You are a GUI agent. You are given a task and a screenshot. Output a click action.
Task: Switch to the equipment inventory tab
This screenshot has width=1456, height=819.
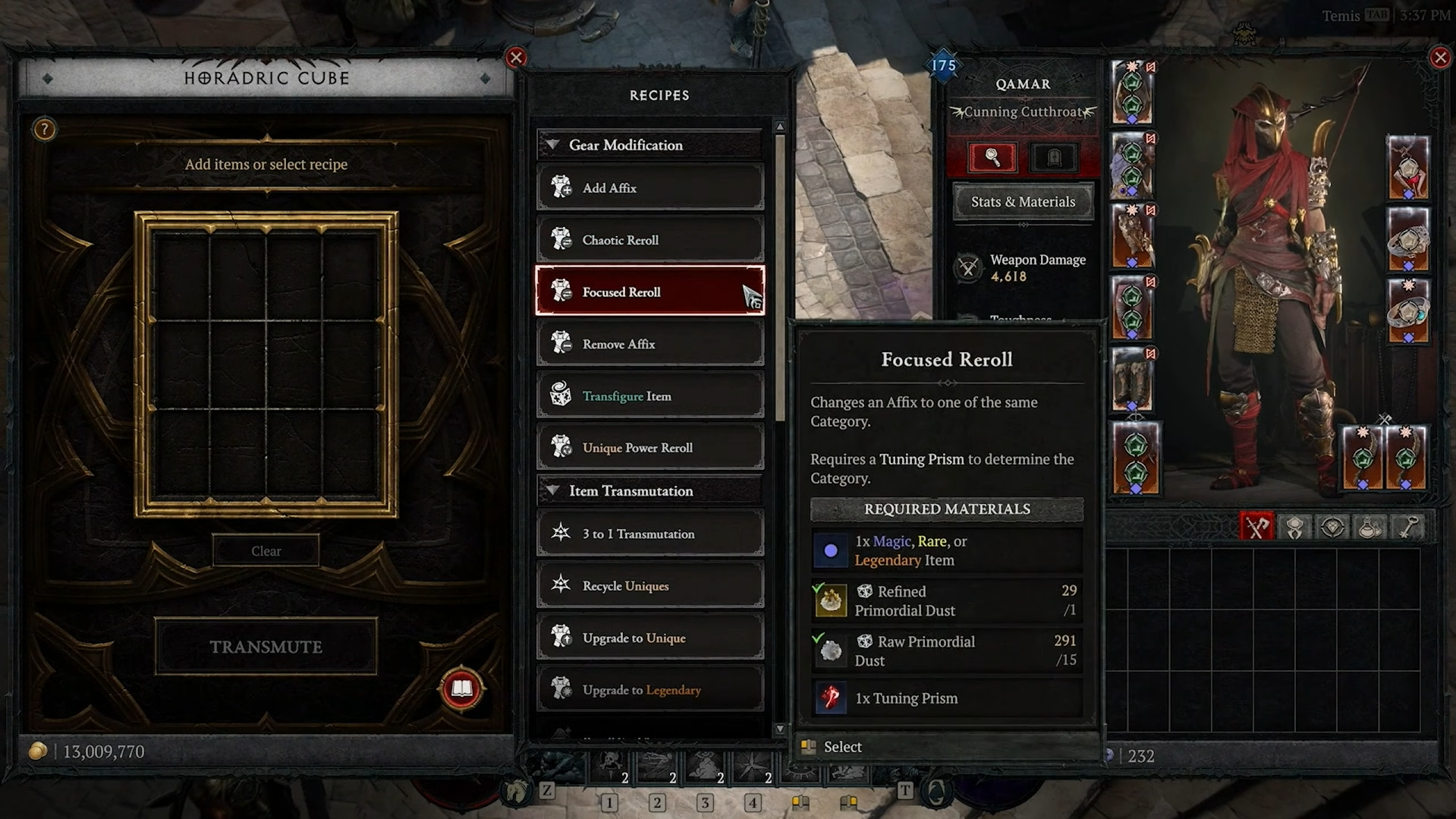pyautogui.click(x=1256, y=527)
